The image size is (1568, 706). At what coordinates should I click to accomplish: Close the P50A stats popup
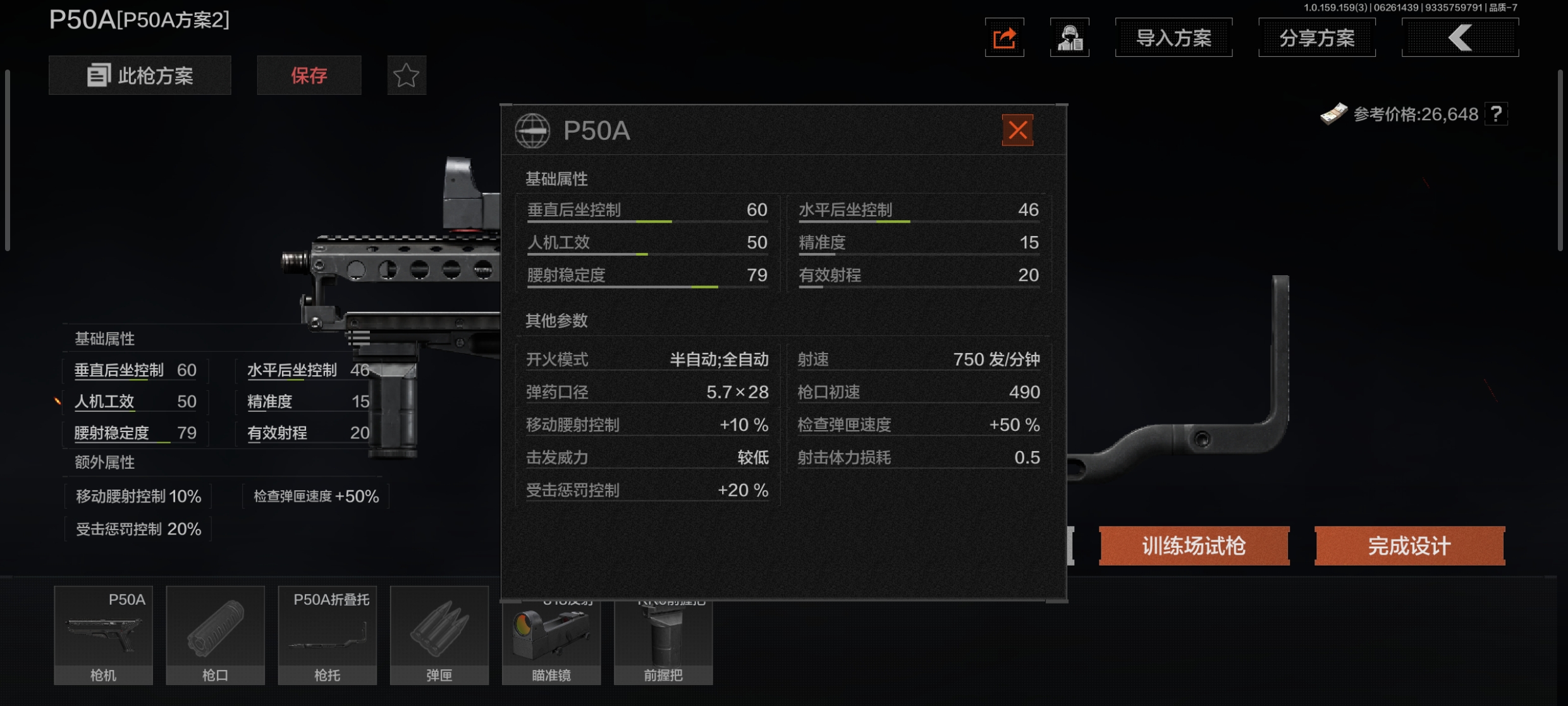[x=1017, y=130]
